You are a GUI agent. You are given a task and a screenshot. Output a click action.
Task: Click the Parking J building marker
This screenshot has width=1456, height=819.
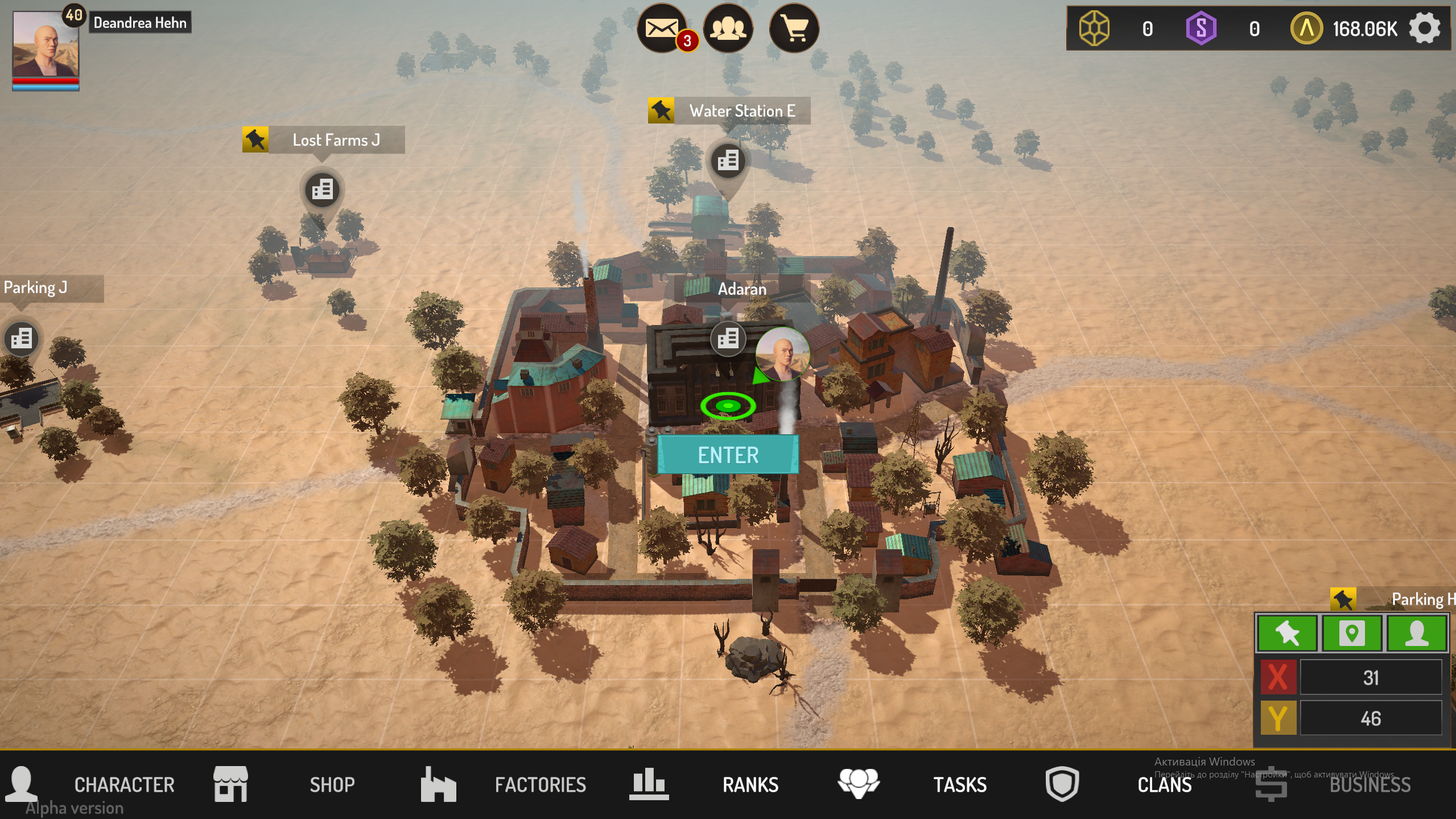[x=22, y=340]
